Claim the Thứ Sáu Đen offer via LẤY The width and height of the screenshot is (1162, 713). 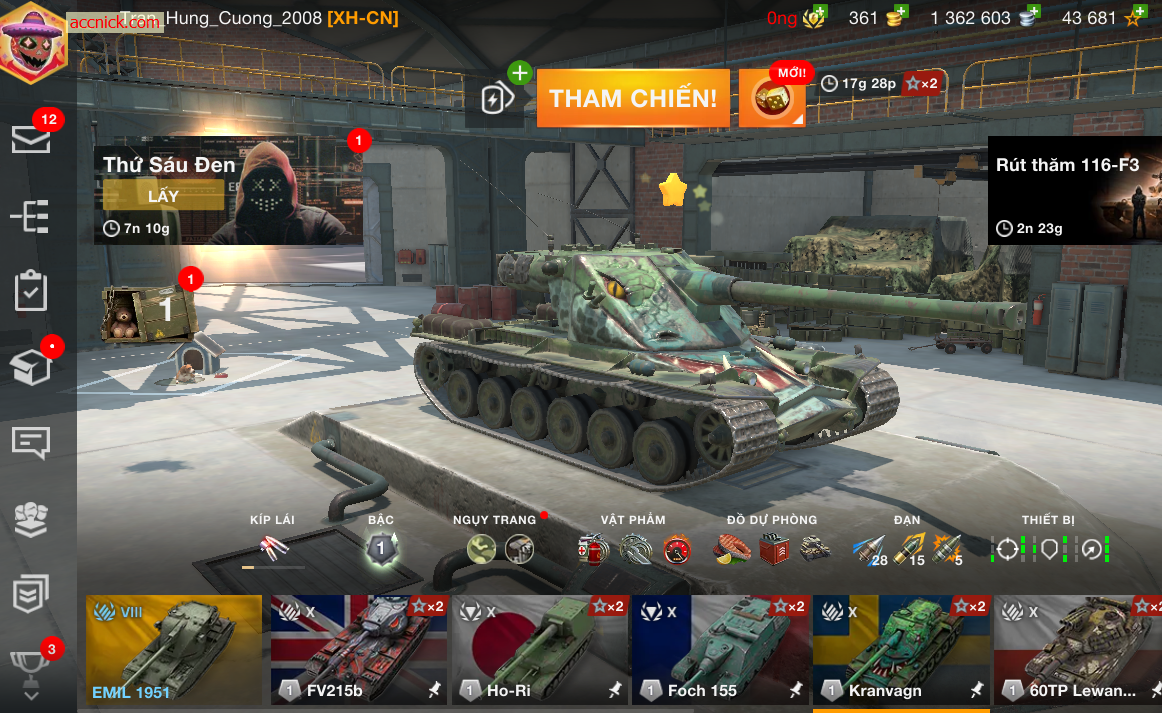point(163,196)
